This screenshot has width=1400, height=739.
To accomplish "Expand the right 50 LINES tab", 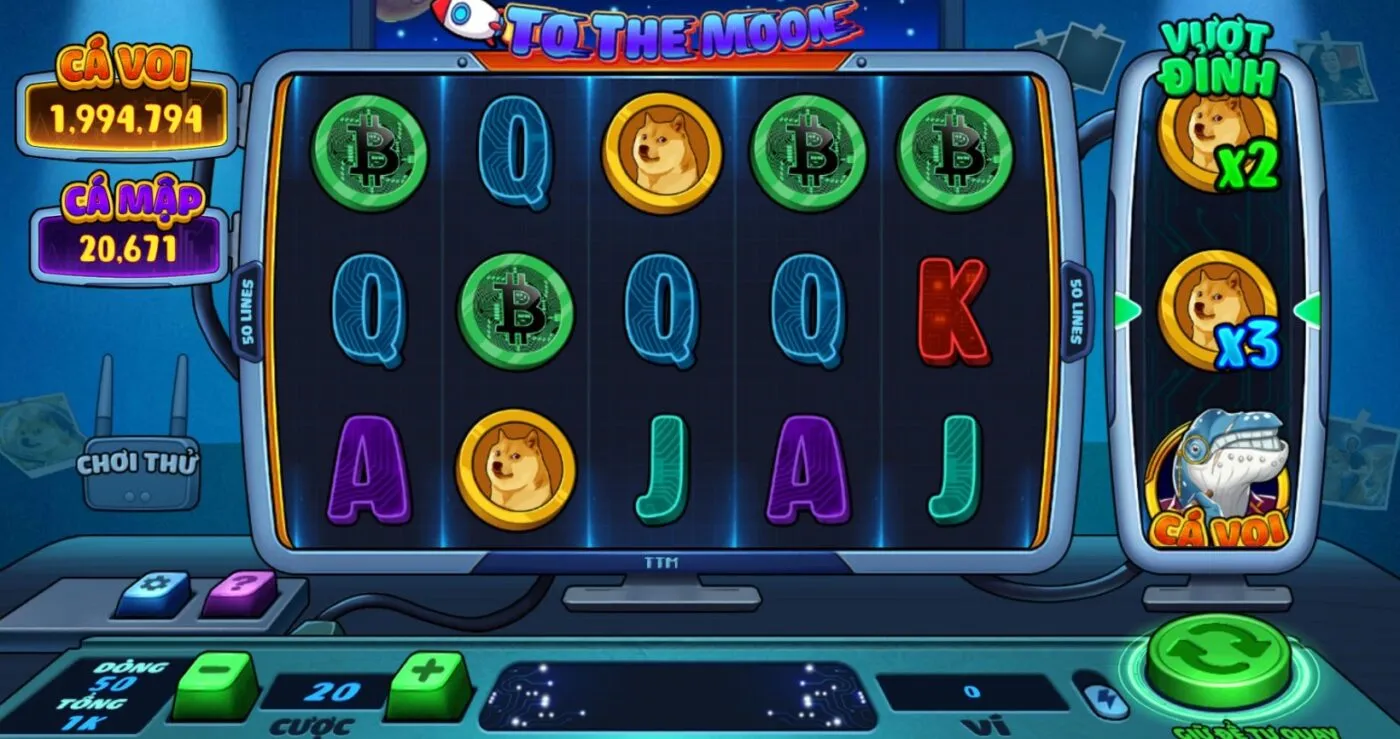I will click(x=1078, y=310).
